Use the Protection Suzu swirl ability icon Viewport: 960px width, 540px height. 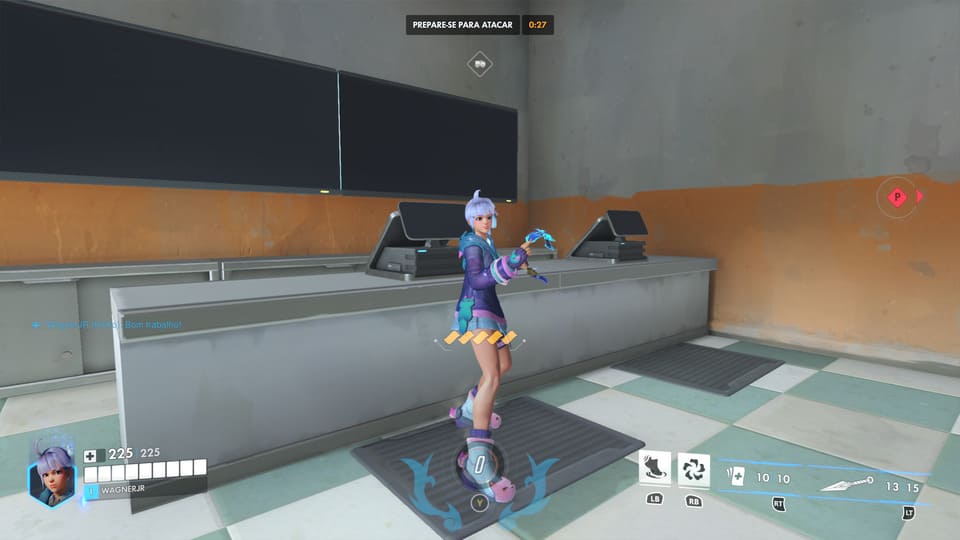coord(693,468)
